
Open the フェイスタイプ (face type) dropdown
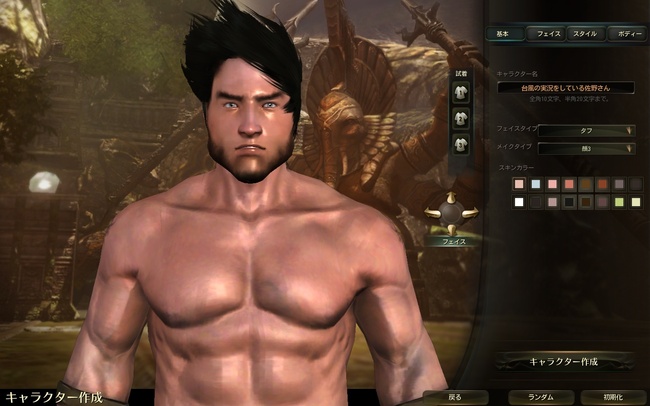579,130
